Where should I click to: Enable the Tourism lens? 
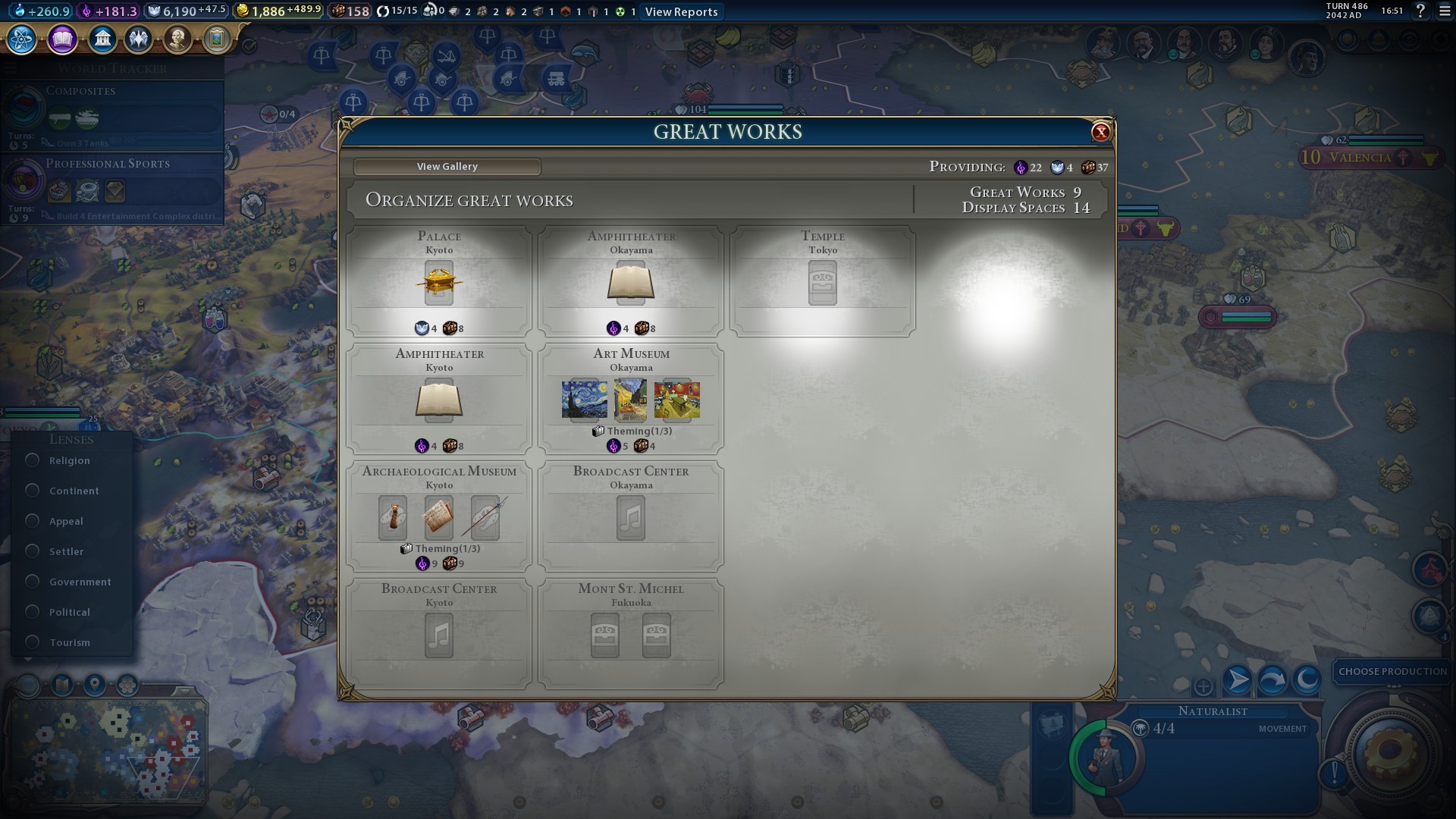33,642
